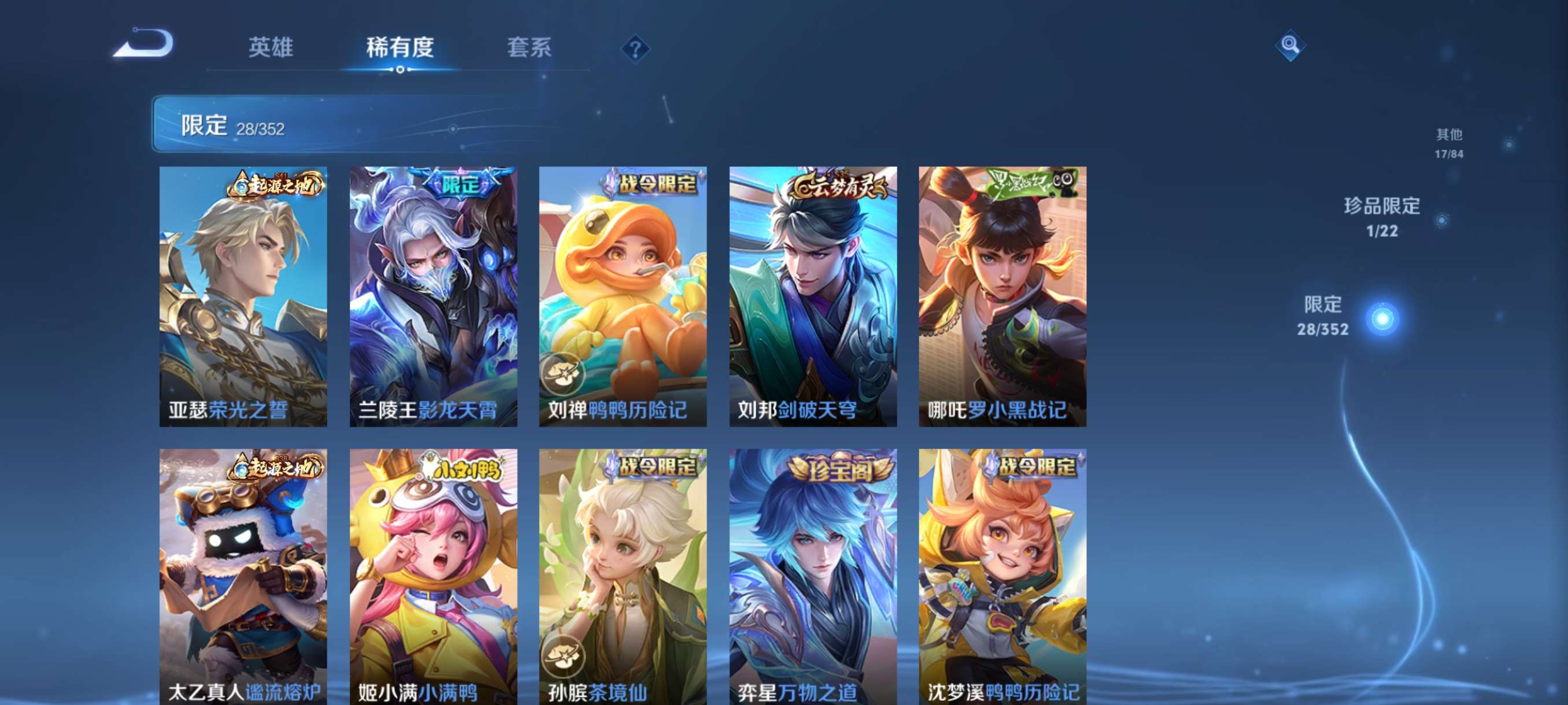Open the question mark help icon
1568x705 pixels.
[635, 49]
